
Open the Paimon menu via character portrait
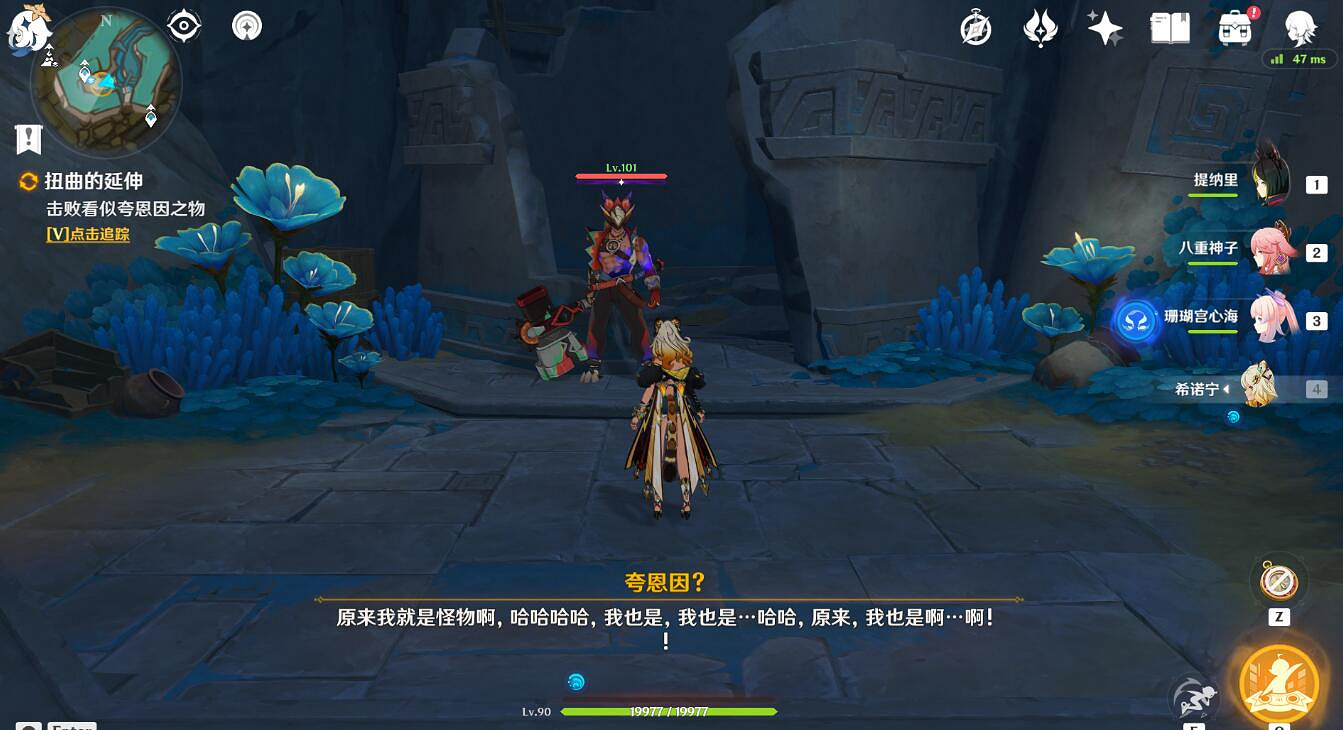[x=1301, y=27]
